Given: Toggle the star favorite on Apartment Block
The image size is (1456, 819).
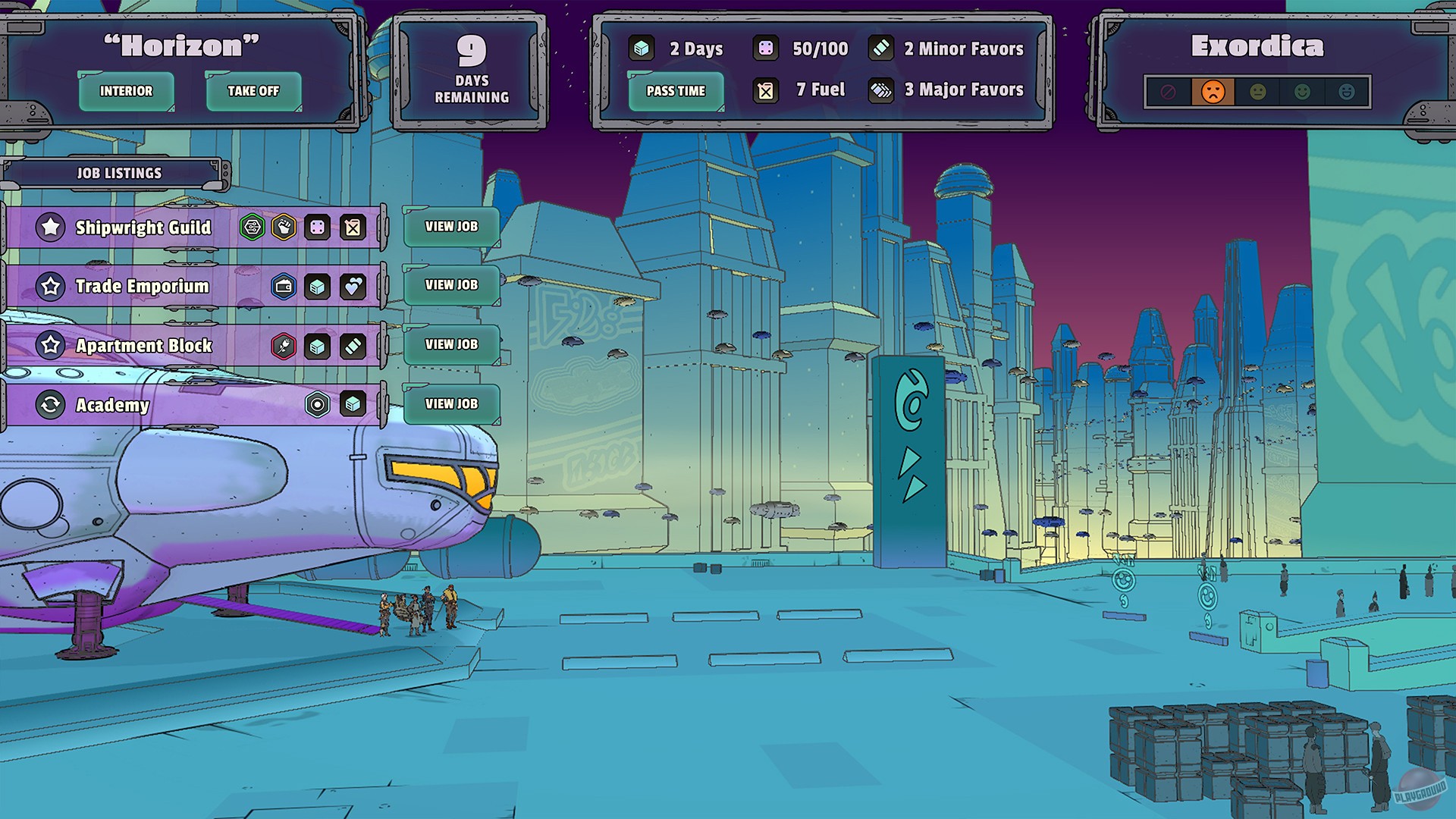Looking at the screenshot, I should click(50, 345).
